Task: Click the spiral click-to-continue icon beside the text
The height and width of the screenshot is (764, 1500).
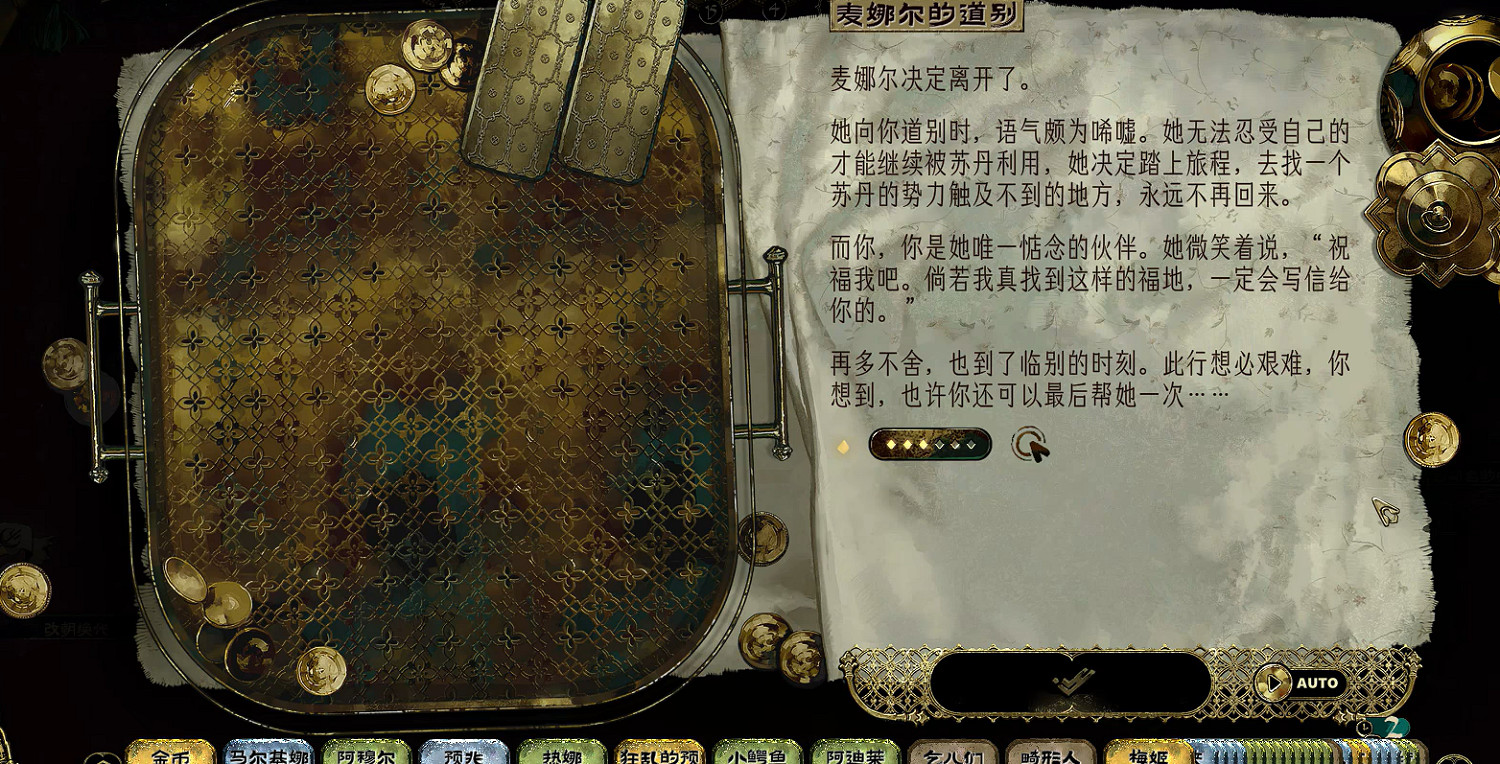Action: tap(1029, 448)
